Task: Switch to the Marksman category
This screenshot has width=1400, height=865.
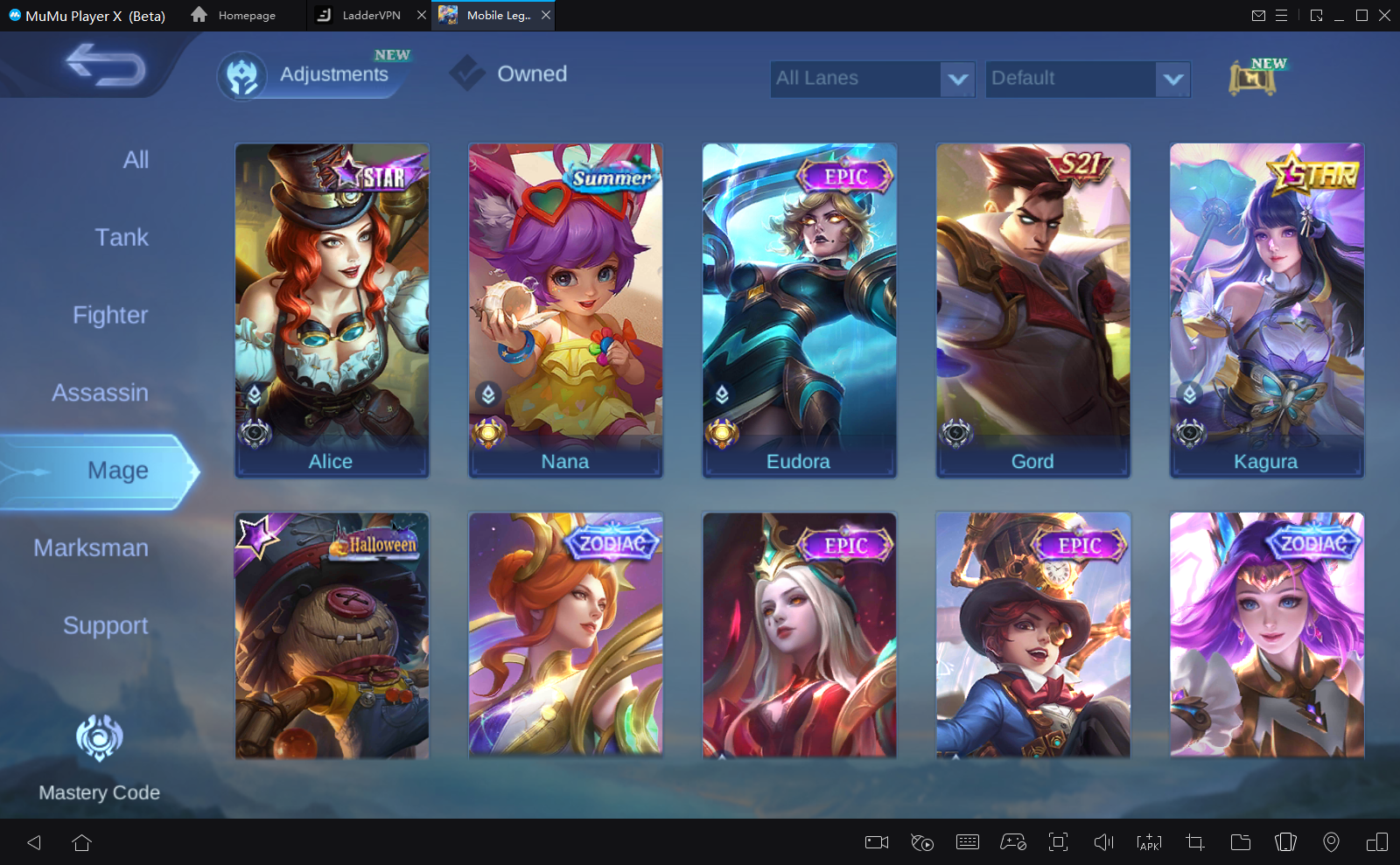Action: pos(91,548)
